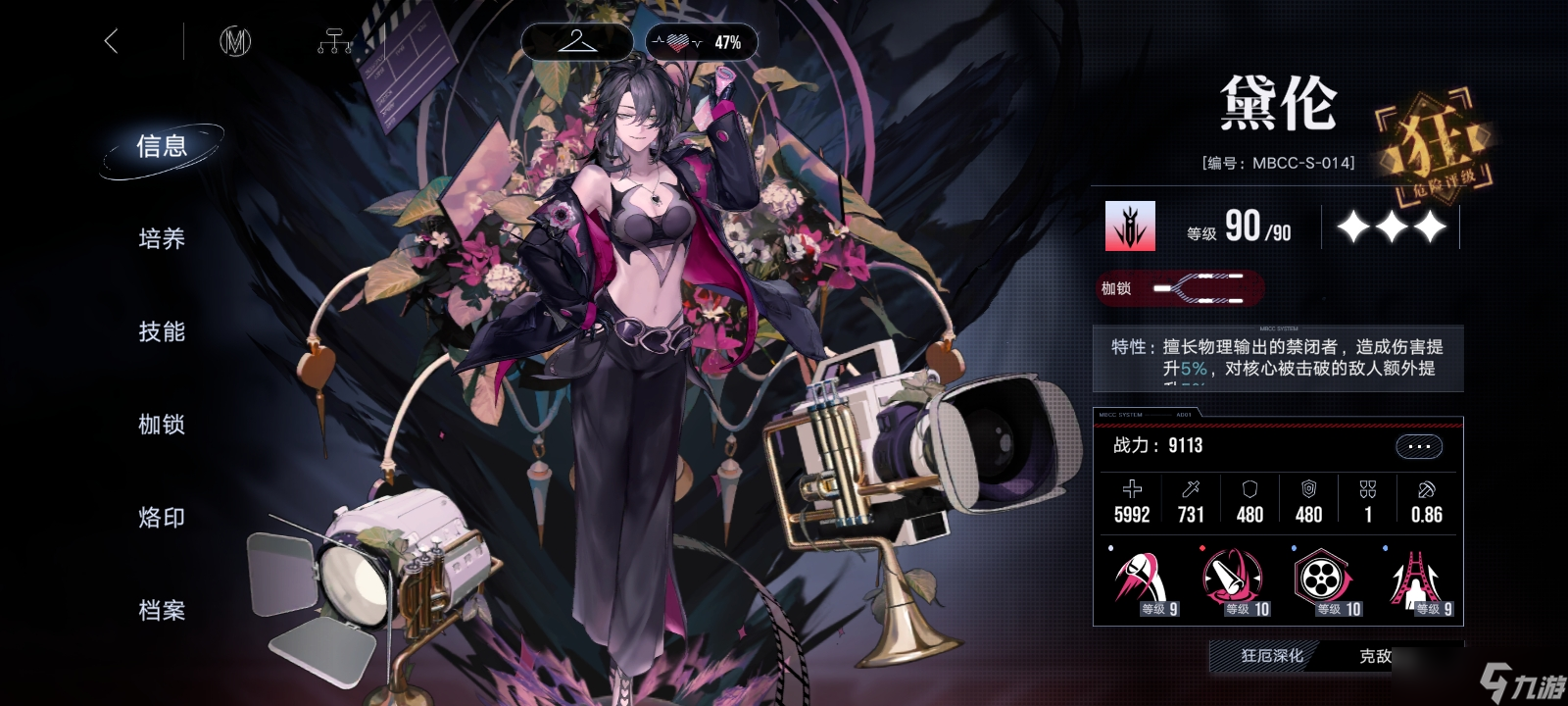Select the tower silhouette skill icon
The image size is (1568, 706).
click(1415, 580)
